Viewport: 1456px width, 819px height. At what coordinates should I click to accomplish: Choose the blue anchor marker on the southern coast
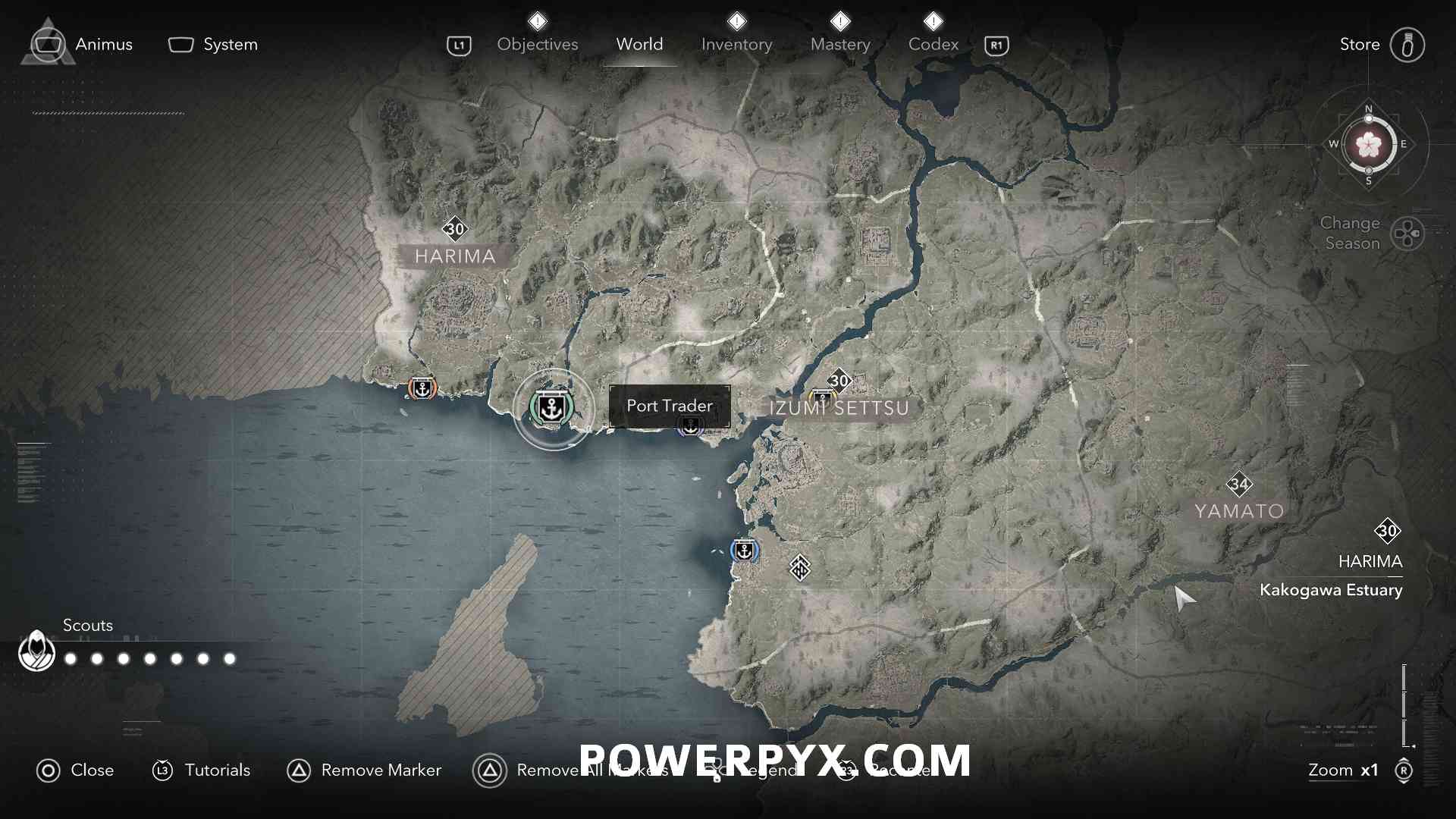[745, 551]
